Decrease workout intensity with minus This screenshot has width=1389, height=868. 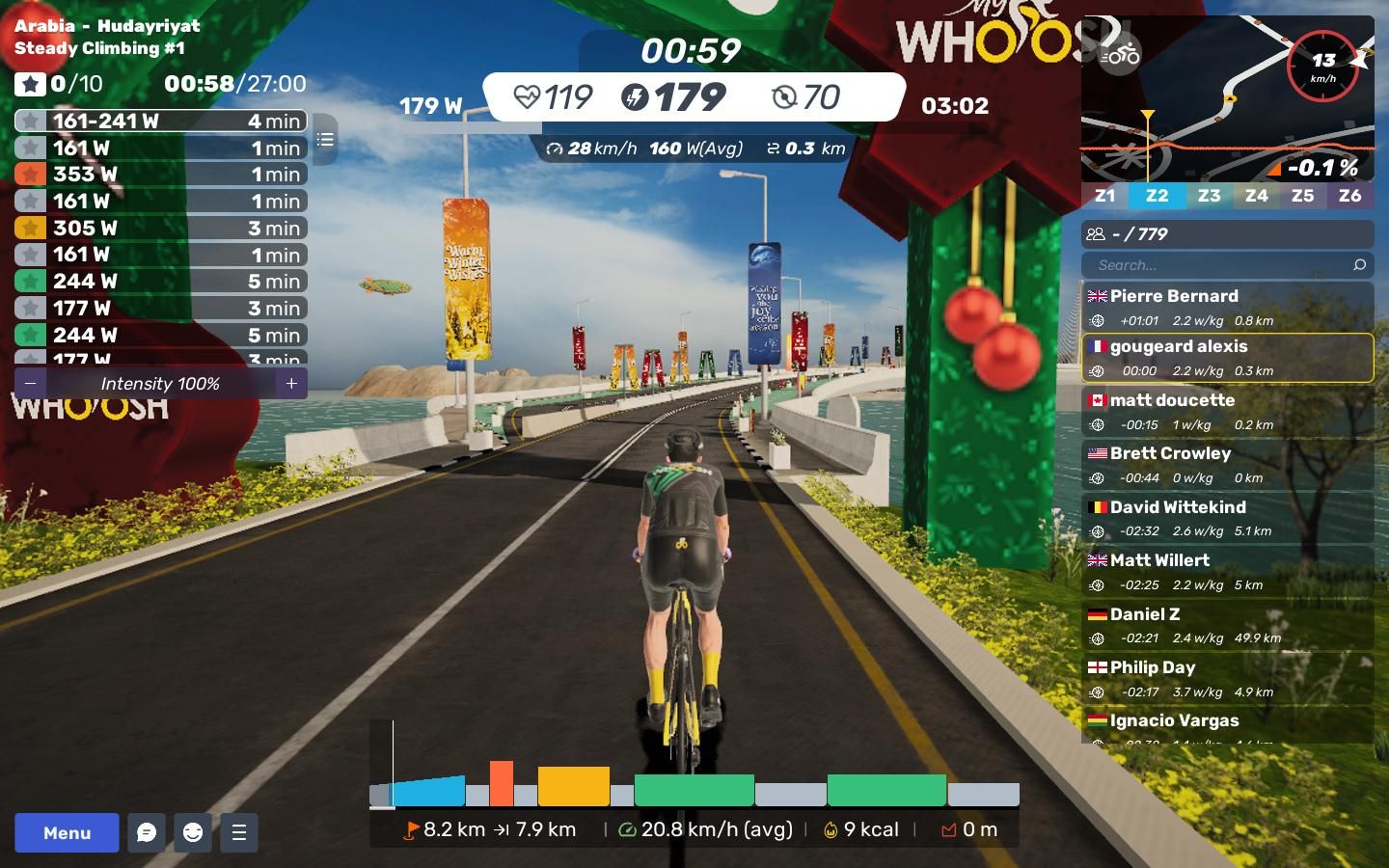point(31,383)
